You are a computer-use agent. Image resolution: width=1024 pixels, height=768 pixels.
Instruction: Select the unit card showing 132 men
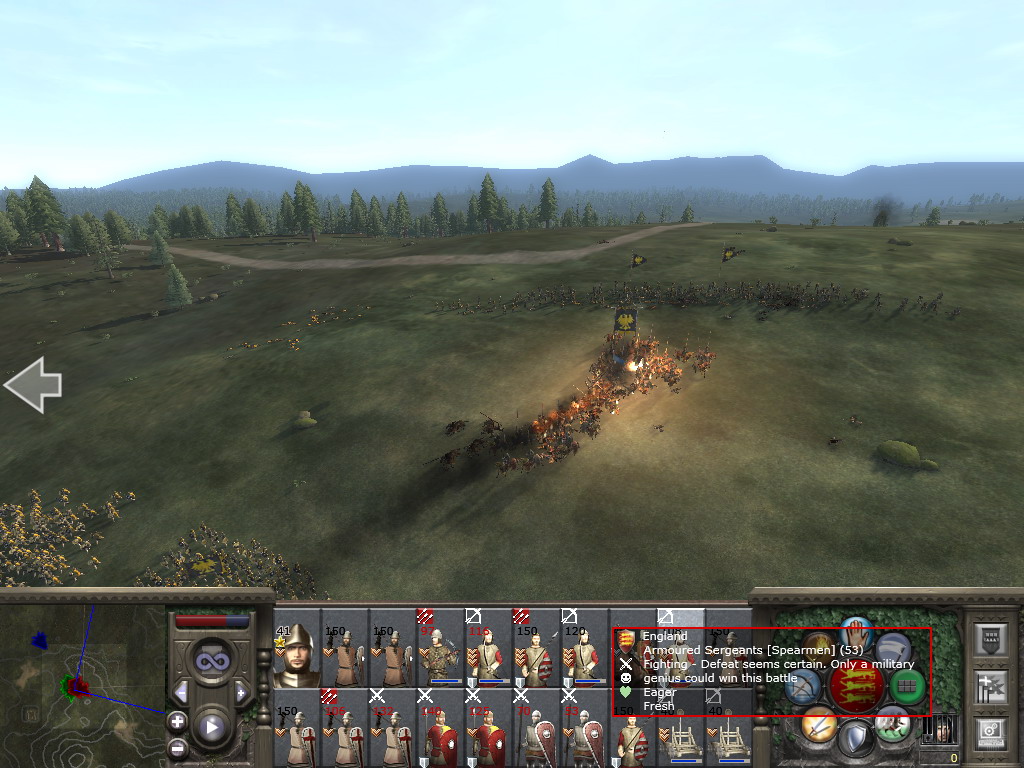click(x=392, y=732)
